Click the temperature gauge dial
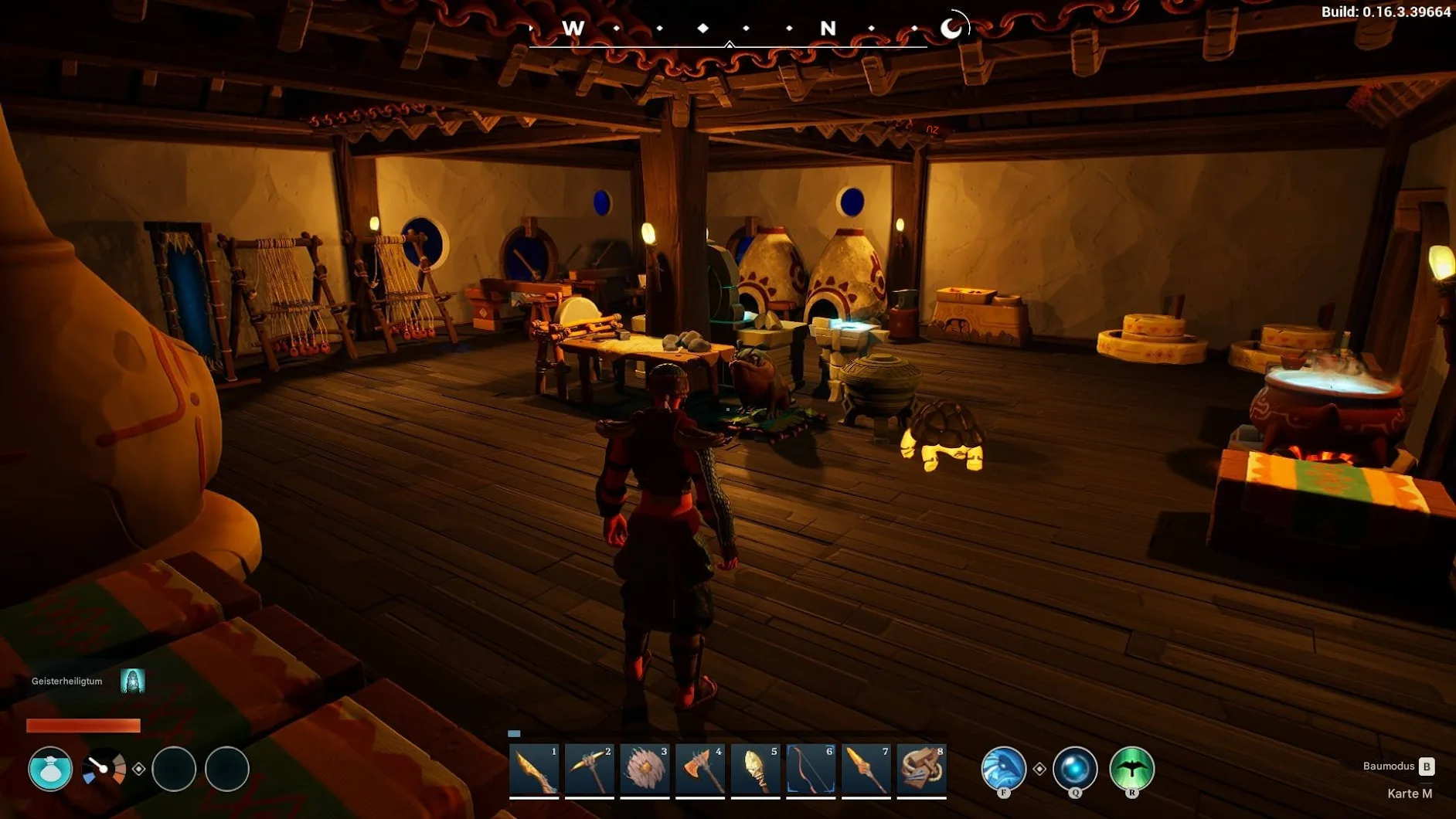The height and width of the screenshot is (819, 1456). [x=104, y=769]
